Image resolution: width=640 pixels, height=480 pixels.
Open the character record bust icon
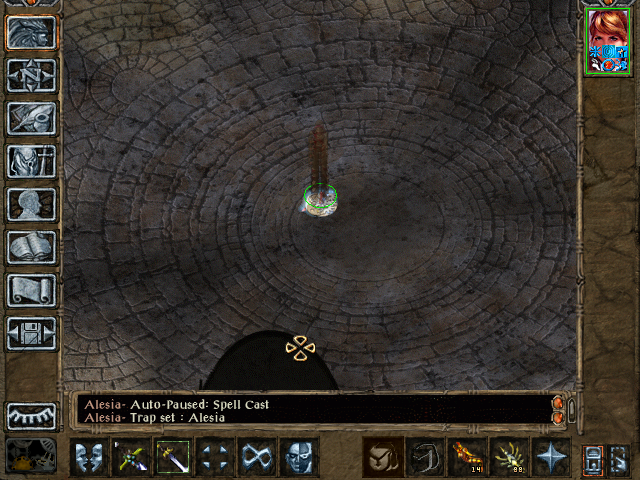coord(31,204)
